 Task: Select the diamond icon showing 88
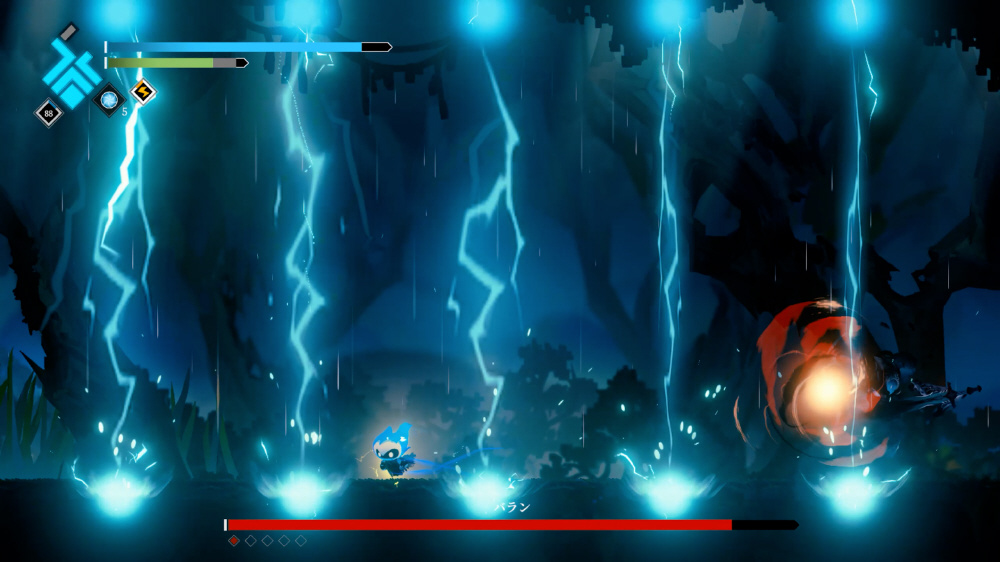click(x=49, y=113)
